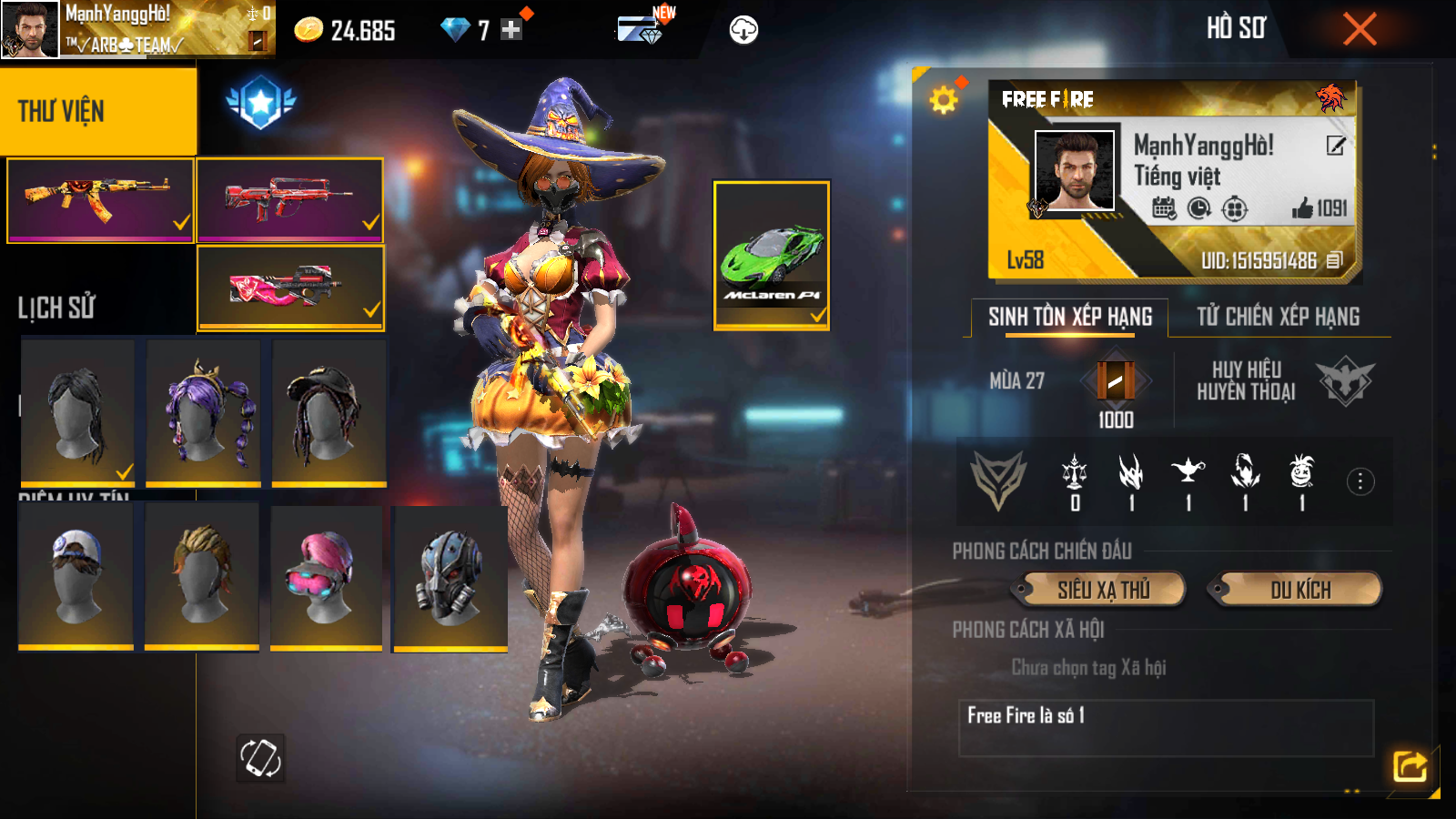This screenshot has height=819, width=1456.
Task: Open the three-dot more stats menu
Action: coord(1360,481)
